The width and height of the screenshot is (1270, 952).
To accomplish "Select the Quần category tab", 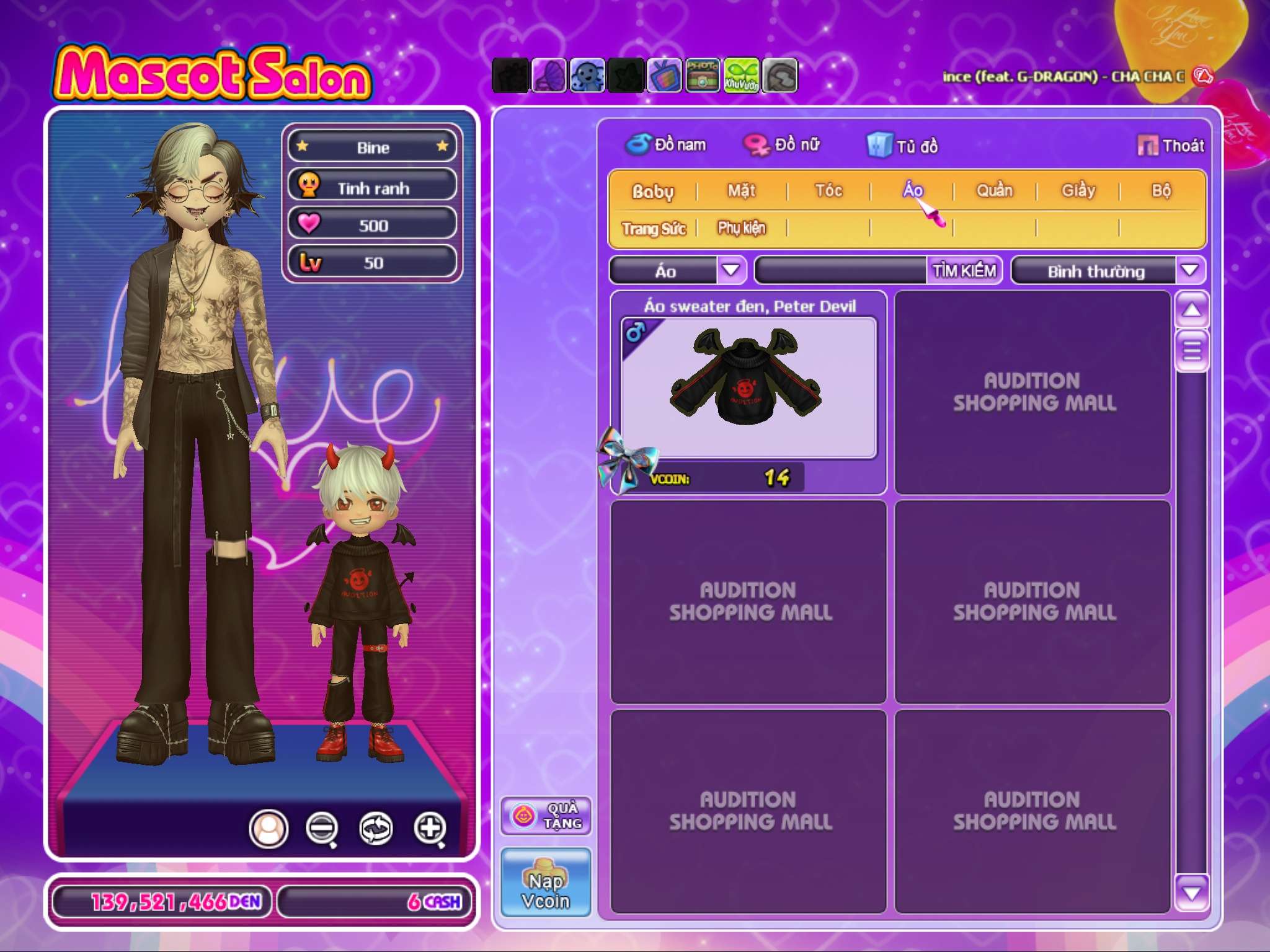I will click(x=994, y=190).
